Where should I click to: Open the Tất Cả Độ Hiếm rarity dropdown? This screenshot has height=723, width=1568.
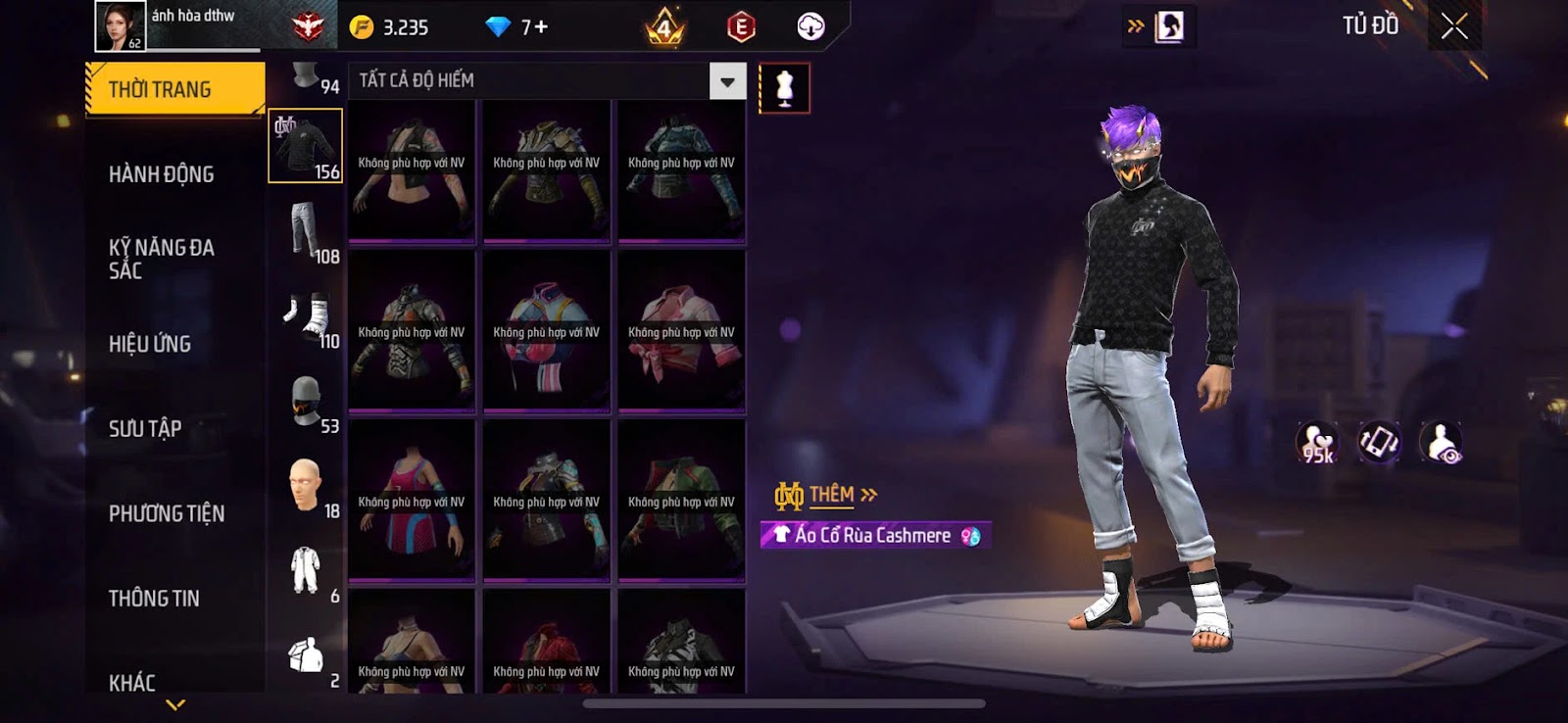point(727,81)
